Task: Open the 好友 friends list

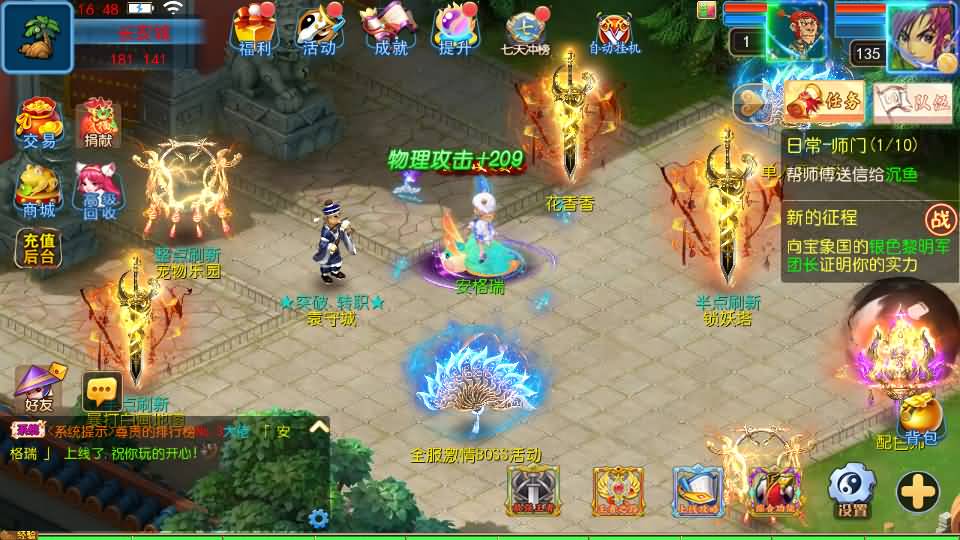Action: coord(40,388)
